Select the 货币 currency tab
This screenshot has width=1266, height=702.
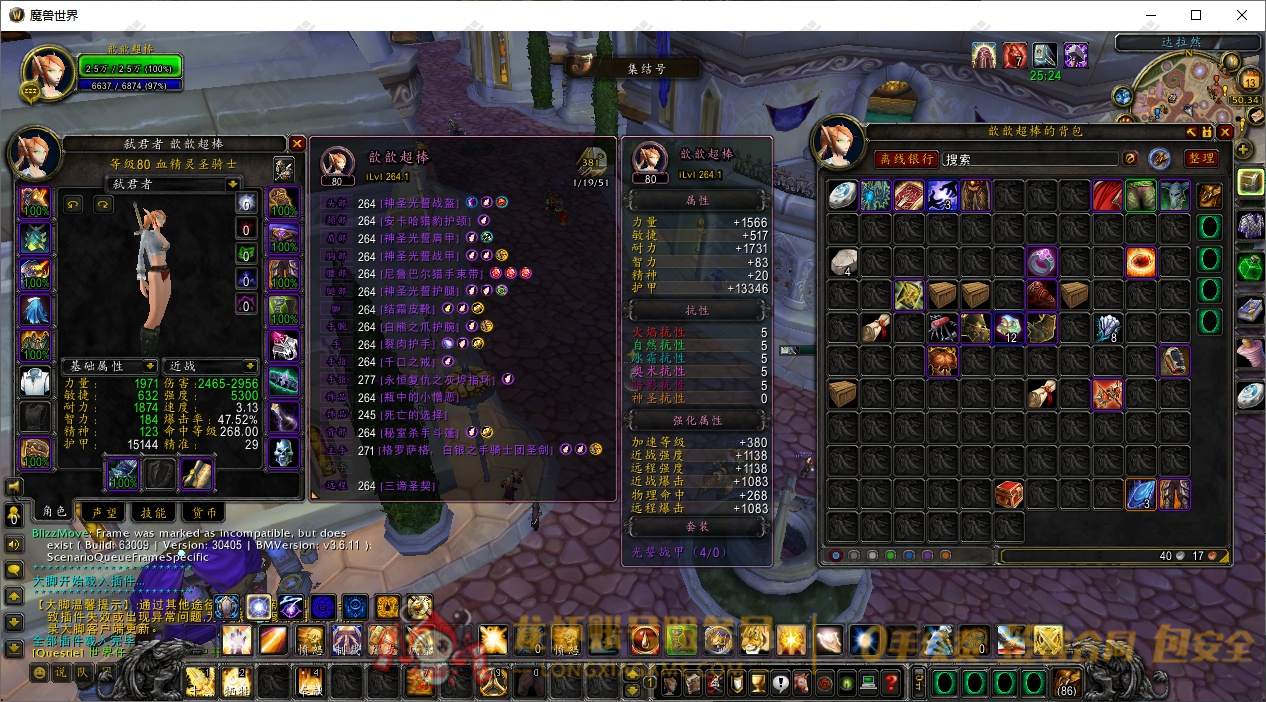(x=205, y=511)
